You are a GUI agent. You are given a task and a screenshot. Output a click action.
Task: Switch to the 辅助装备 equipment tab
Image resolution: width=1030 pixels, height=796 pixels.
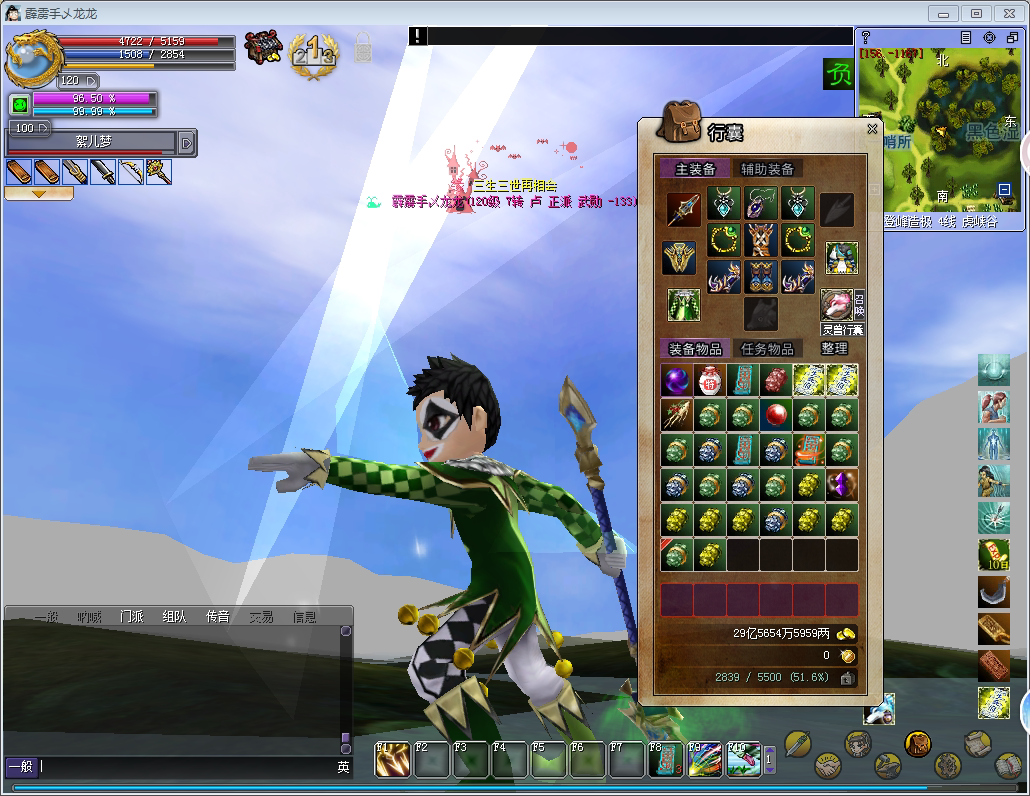(767, 169)
